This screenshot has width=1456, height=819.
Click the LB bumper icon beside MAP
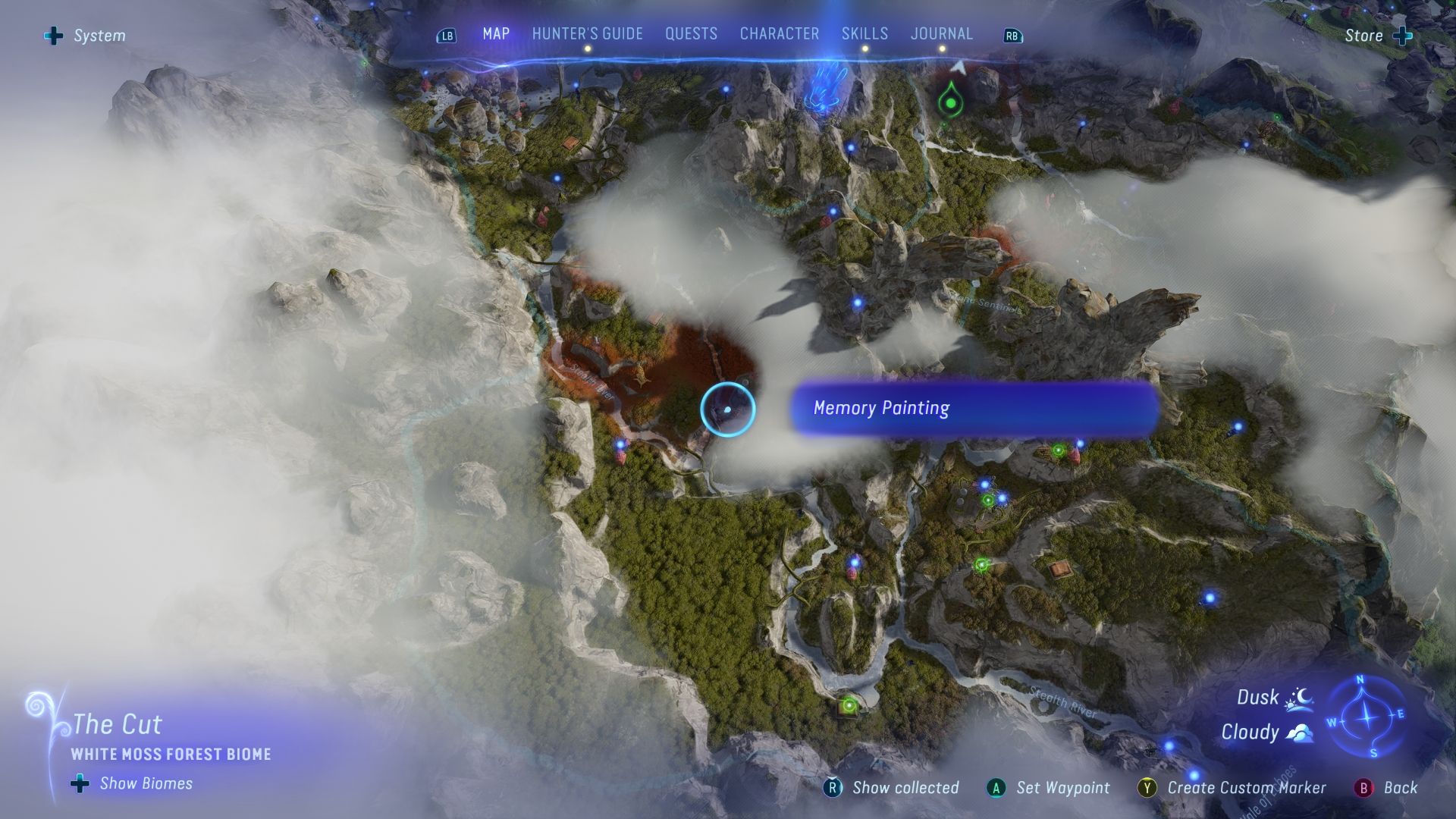pyautogui.click(x=447, y=34)
